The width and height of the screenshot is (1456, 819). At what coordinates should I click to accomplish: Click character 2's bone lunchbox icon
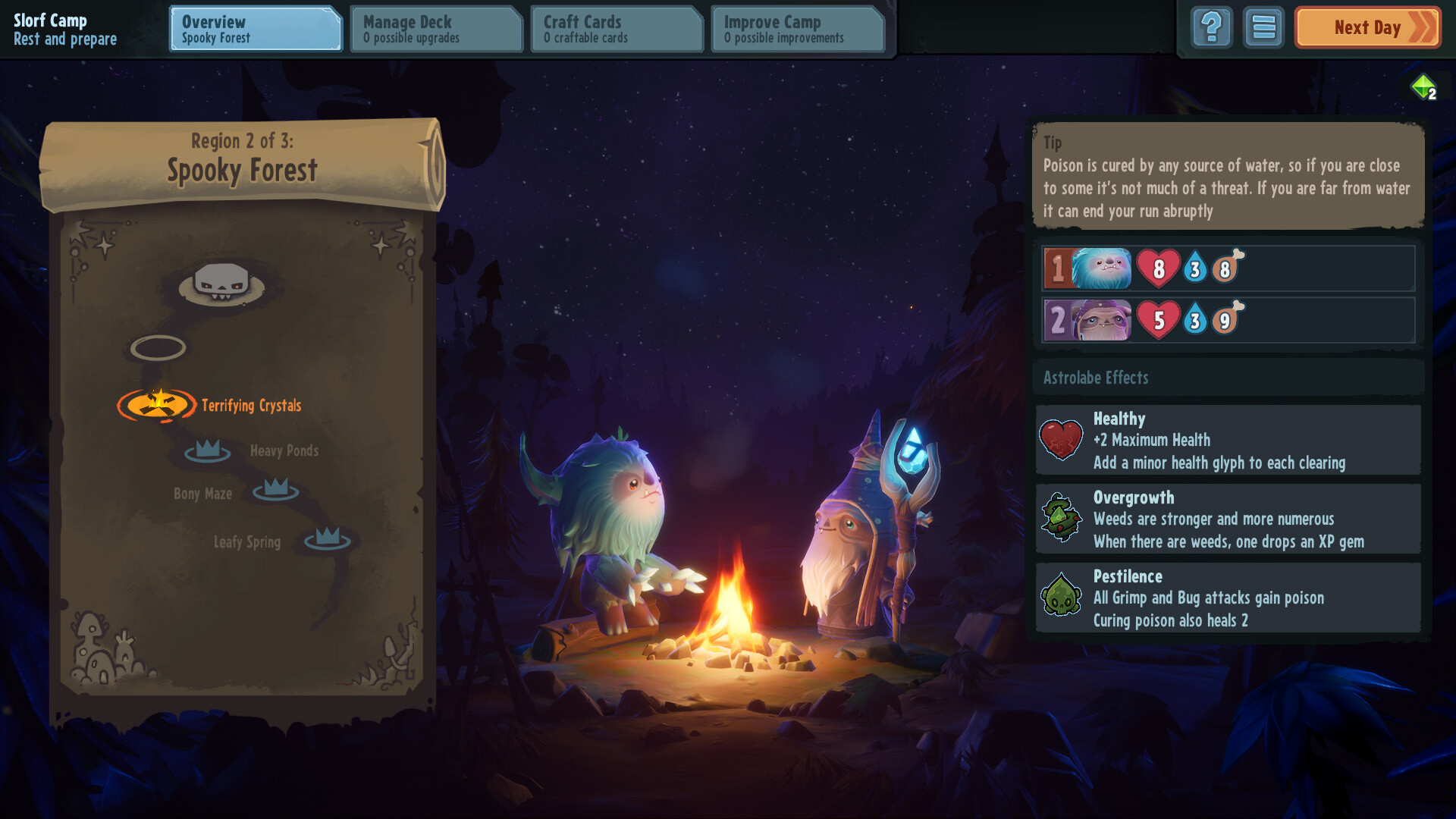1229,318
